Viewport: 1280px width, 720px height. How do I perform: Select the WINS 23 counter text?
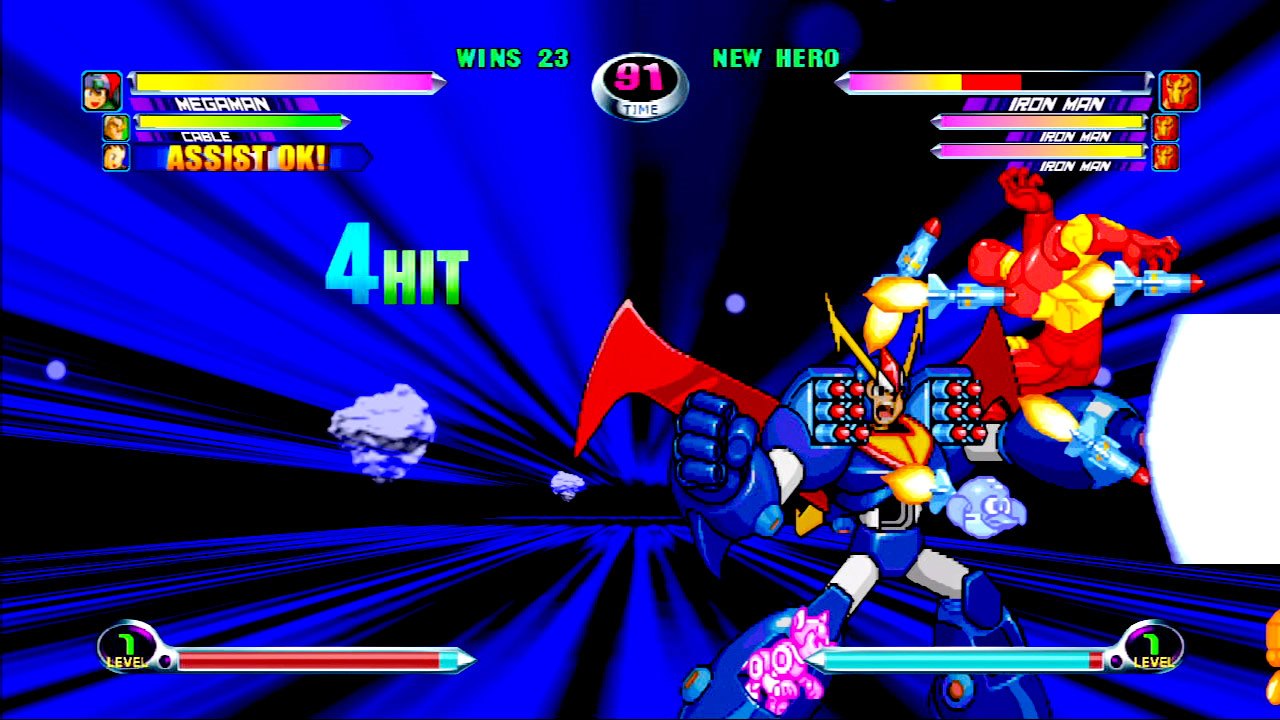(512, 59)
